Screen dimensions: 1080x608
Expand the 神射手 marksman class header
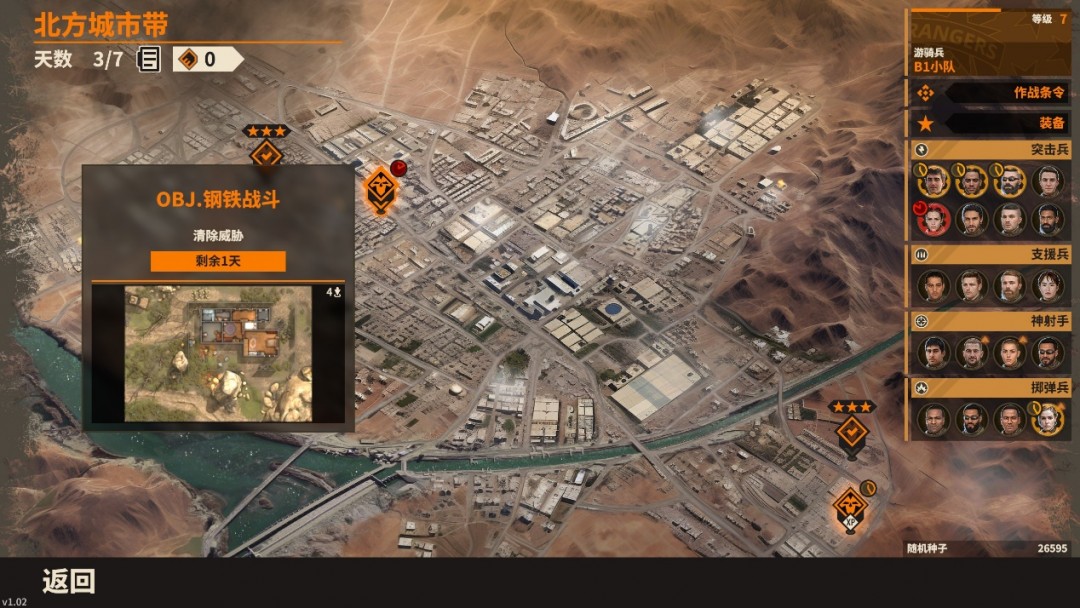(990, 322)
